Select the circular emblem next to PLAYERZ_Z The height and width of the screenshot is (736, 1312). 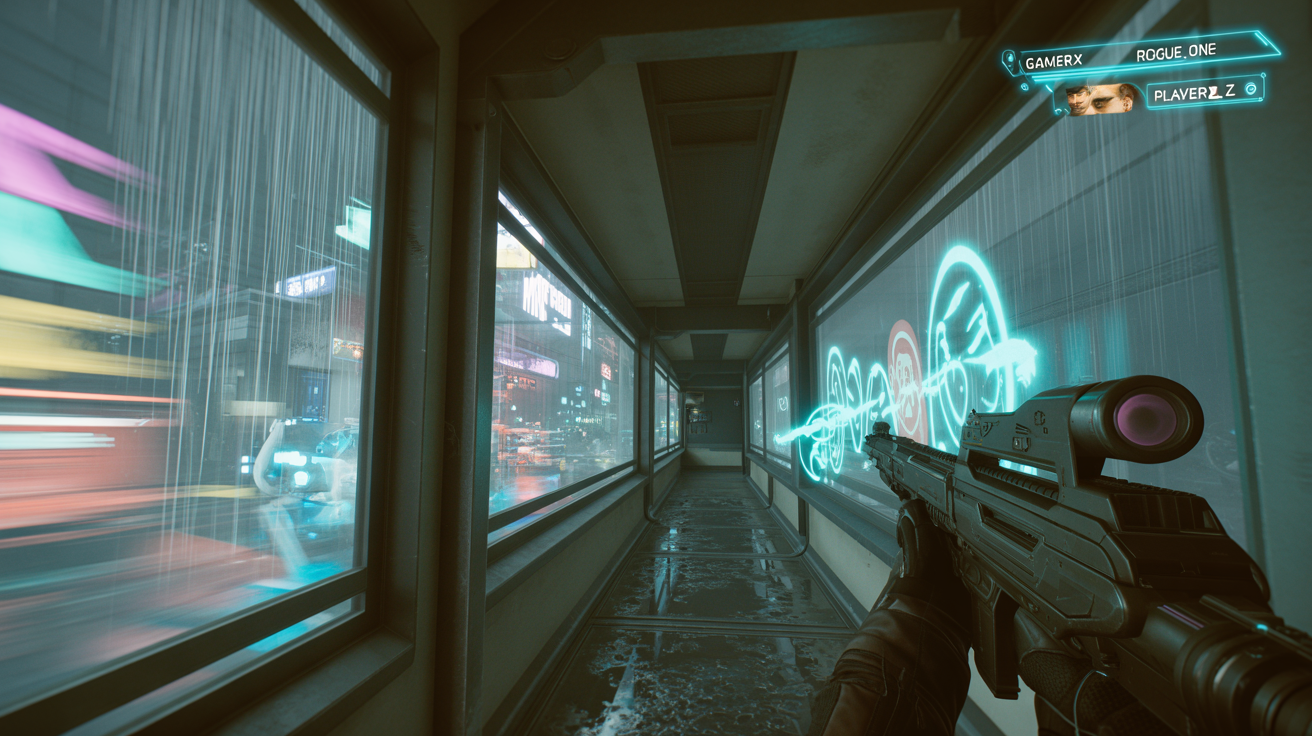[x=1250, y=90]
